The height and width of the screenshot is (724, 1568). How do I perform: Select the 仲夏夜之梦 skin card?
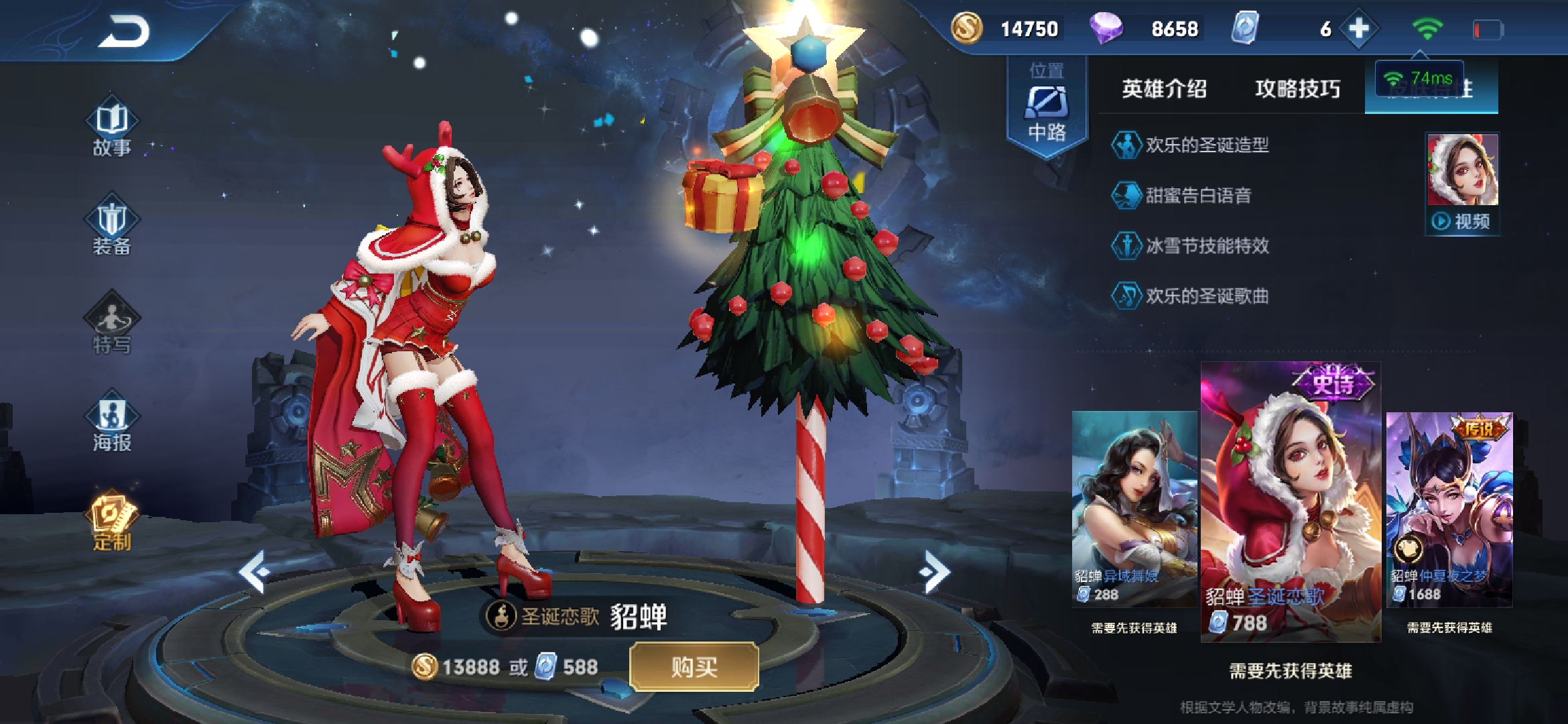coord(1449,509)
